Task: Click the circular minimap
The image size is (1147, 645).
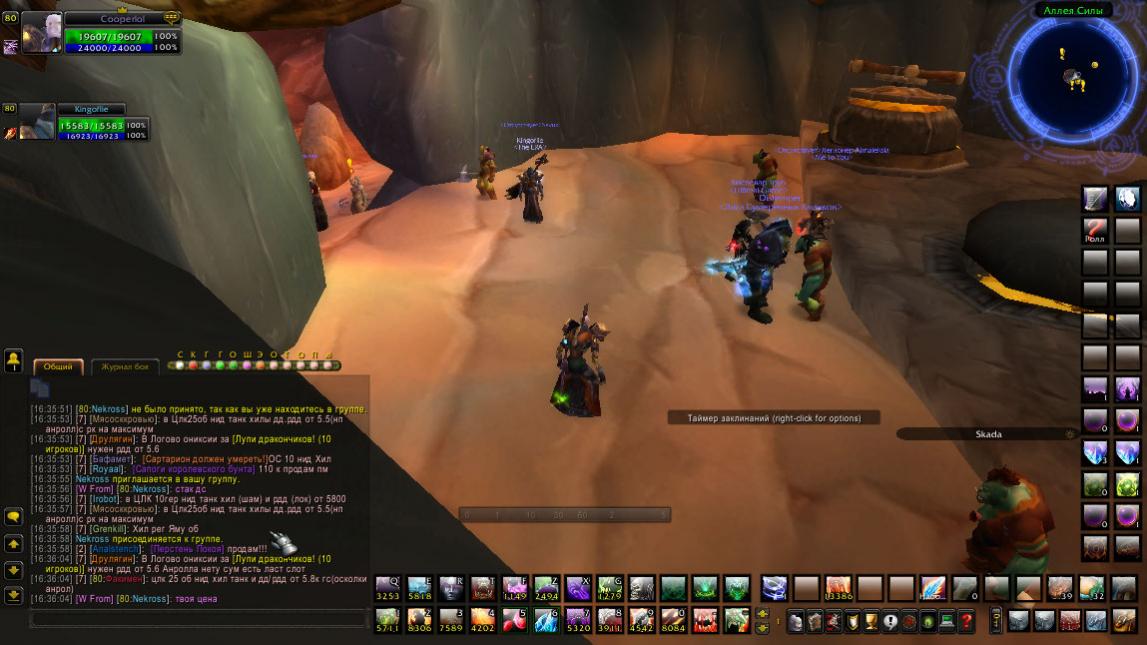Action: coord(1073,75)
